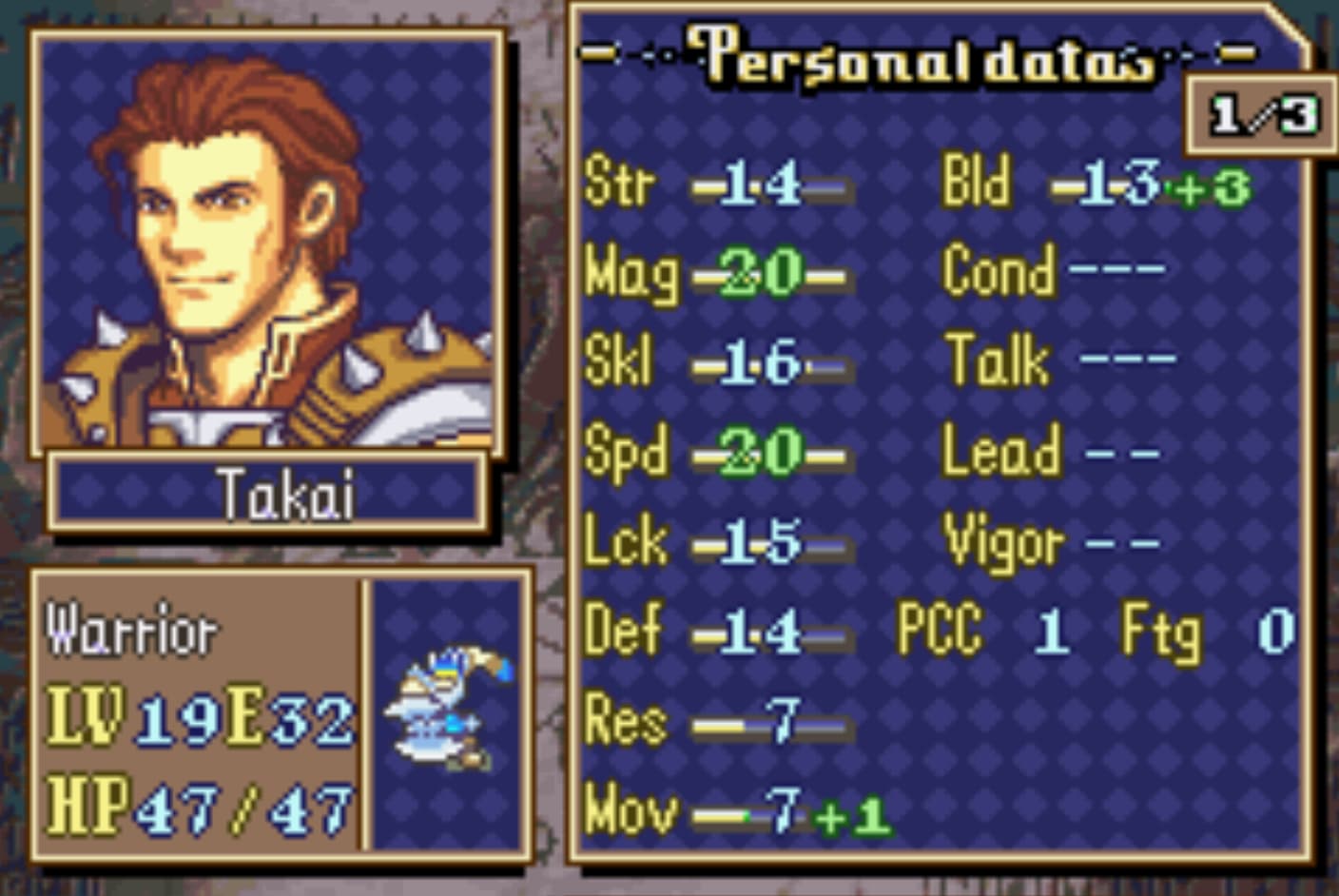Choose the Lead stat entry
Viewport: 1339px width, 896px height.
(x=1051, y=452)
